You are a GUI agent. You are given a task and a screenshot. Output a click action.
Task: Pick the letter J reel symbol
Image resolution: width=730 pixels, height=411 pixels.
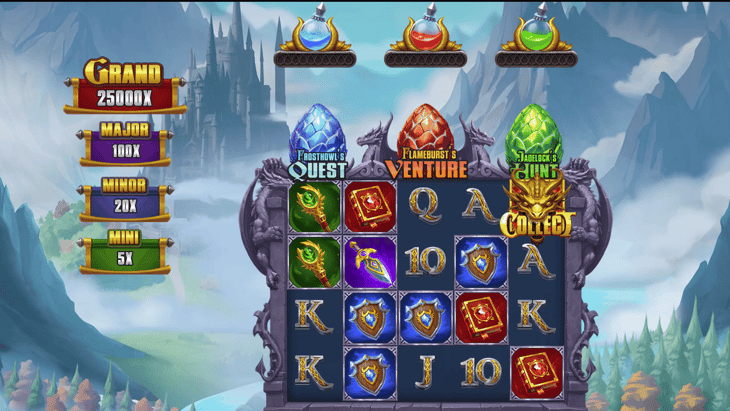[425, 371]
